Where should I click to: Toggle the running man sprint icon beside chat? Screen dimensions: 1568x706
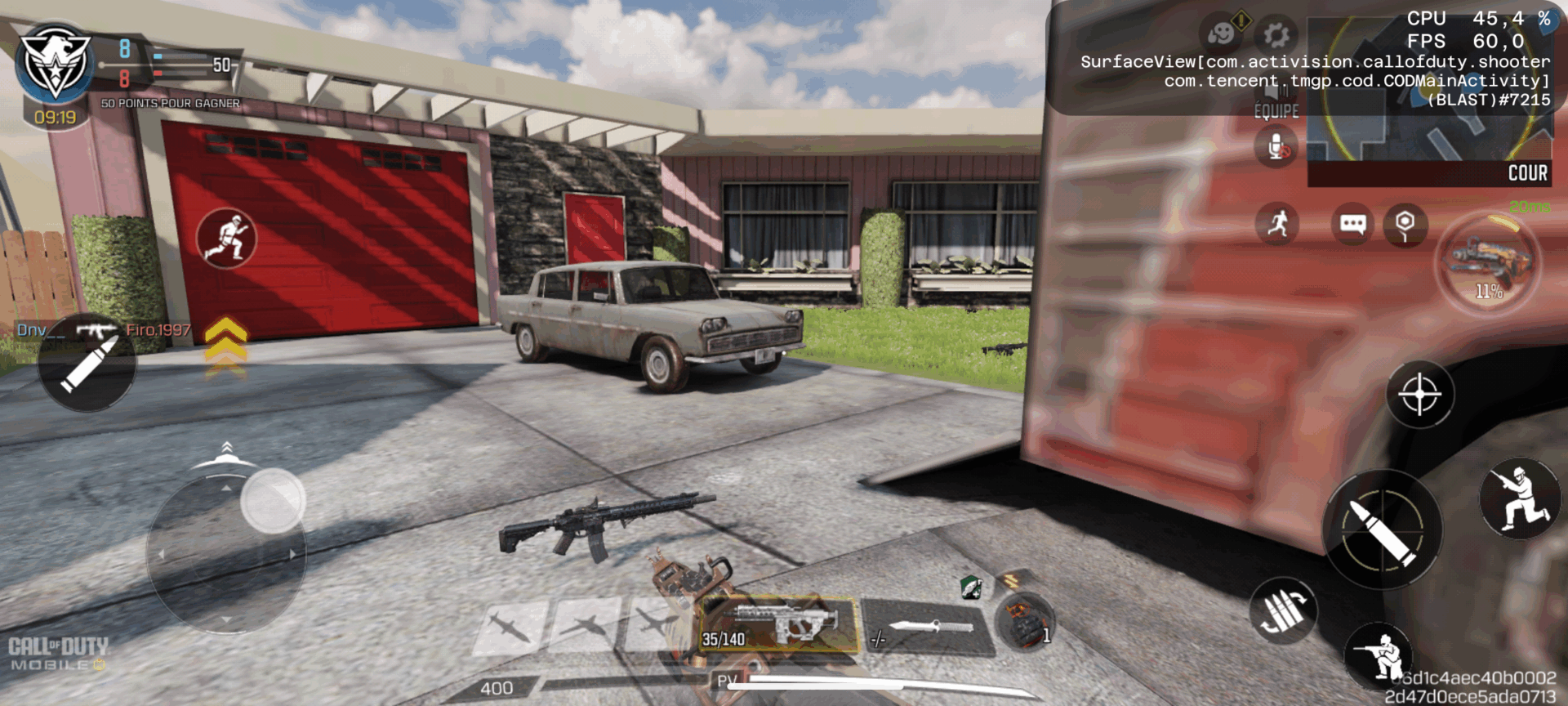[x=1277, y=224]
